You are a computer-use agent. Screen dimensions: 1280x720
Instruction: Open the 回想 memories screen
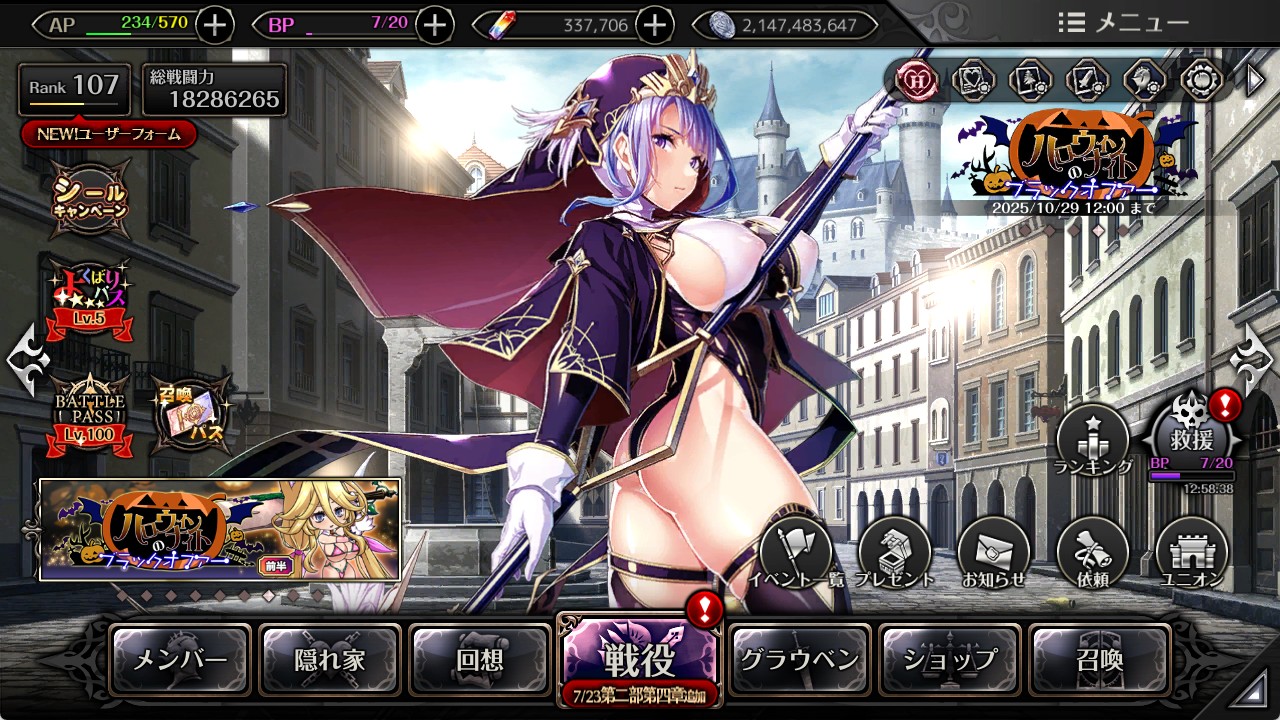click(x=480, y=660)
